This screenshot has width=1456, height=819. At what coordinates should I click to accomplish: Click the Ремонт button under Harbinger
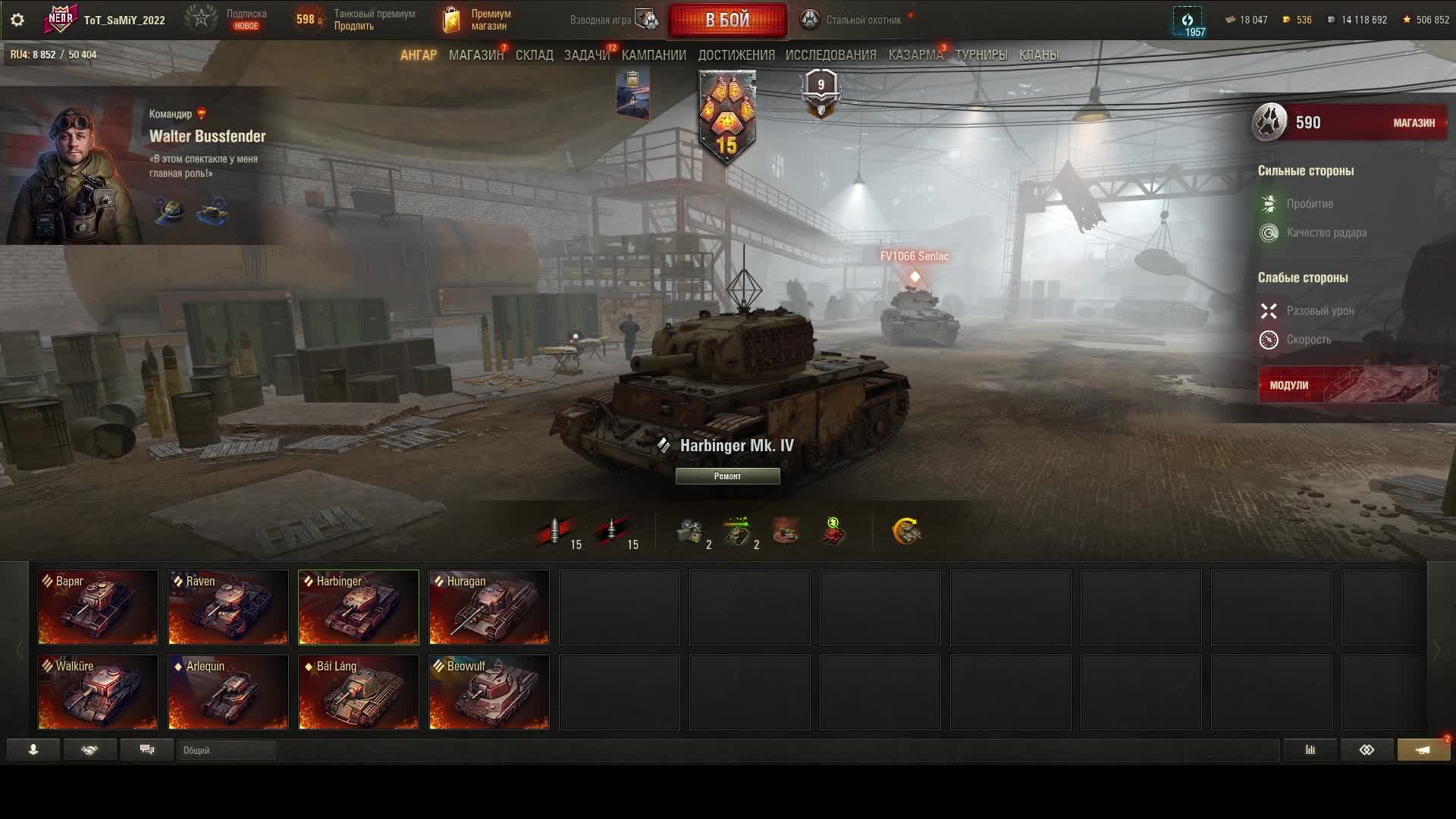click(727, 476)
